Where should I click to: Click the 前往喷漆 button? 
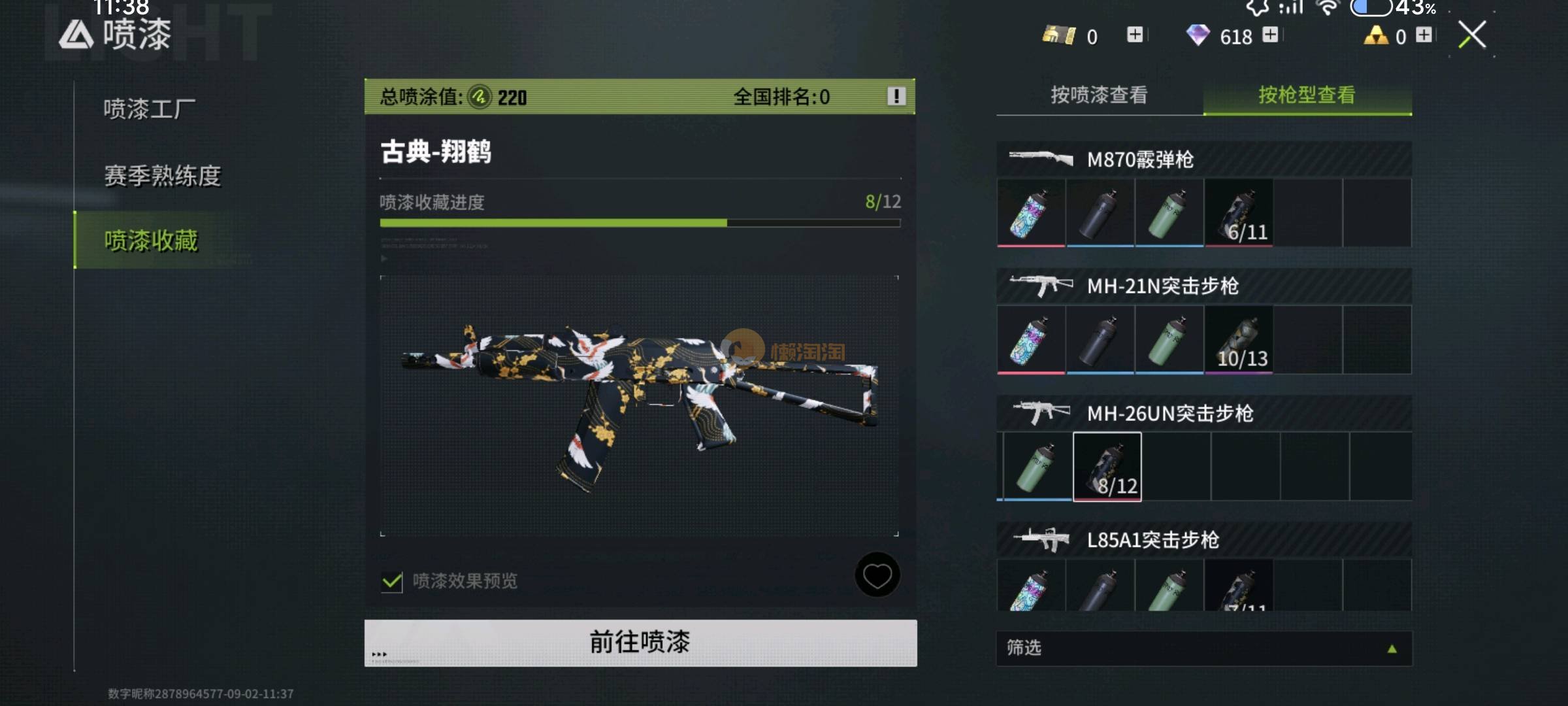640,643
